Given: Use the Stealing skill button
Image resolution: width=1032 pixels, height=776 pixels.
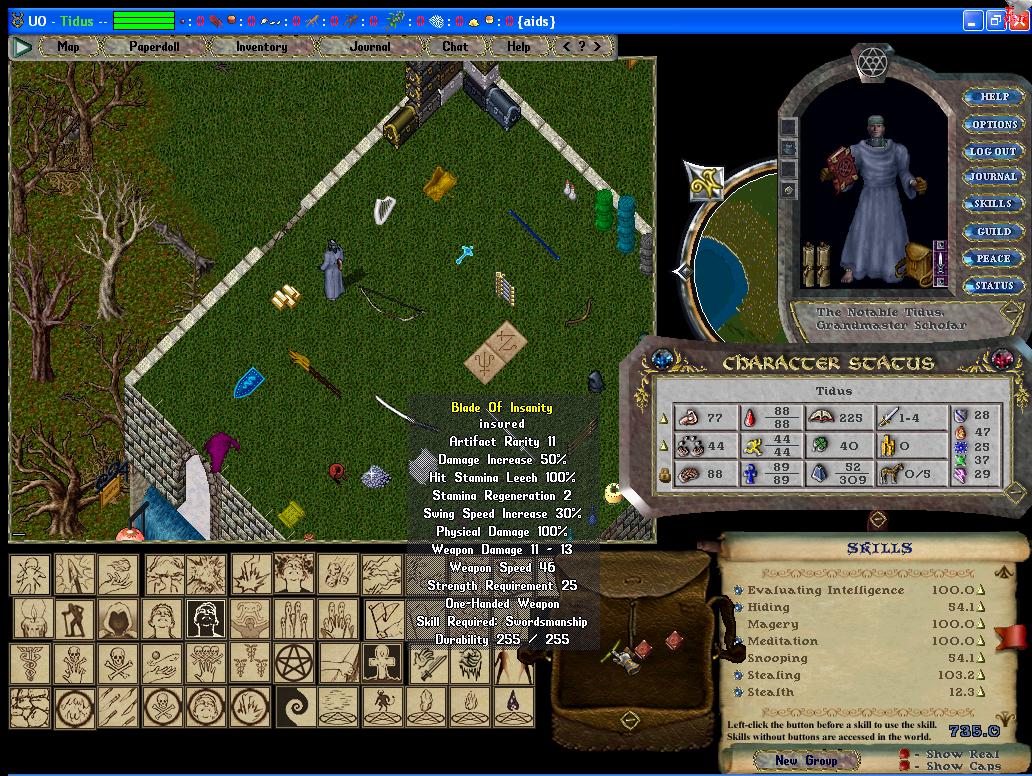Looking at the screenshot, I should (x=738, y=675).
